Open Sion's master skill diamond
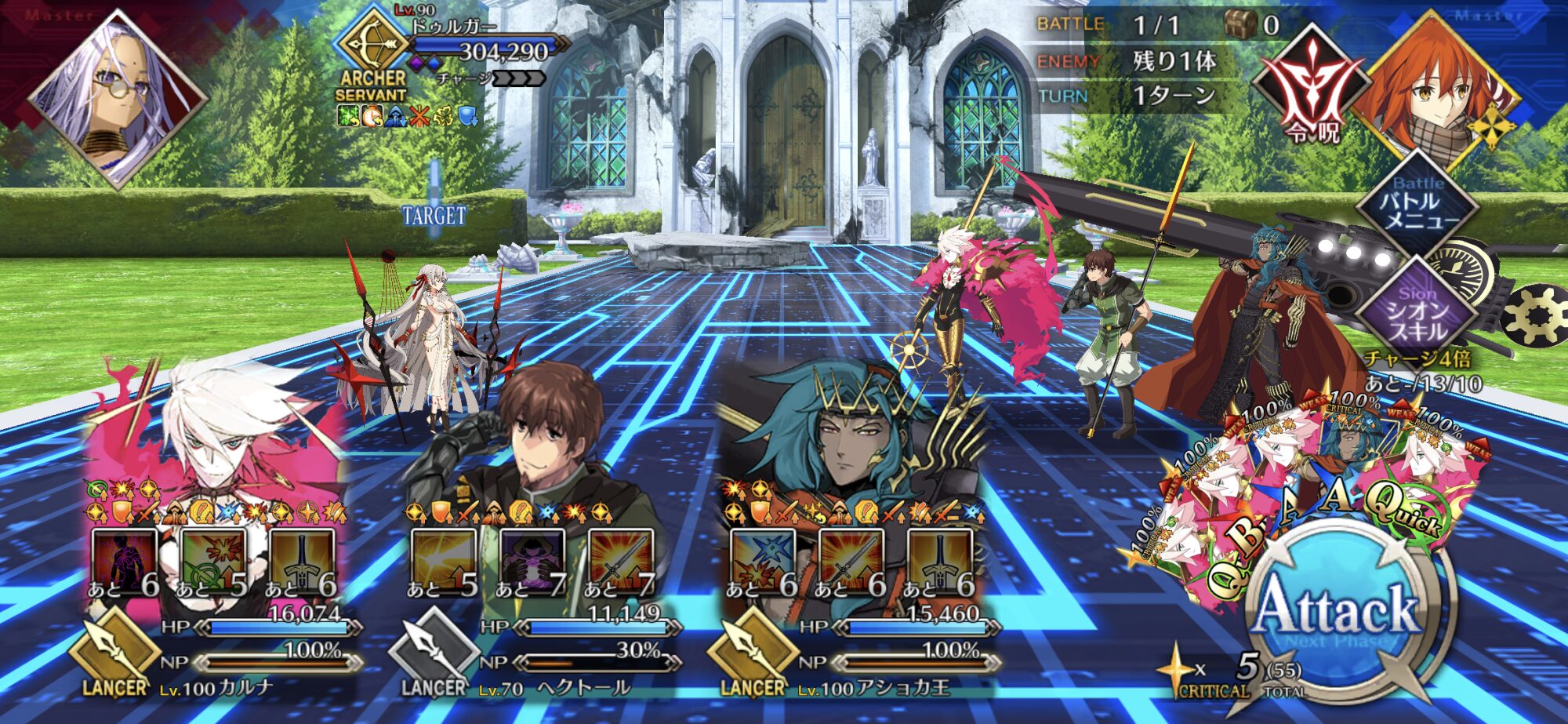Viewport: 1568px width, 724px height. [1417, 312]
